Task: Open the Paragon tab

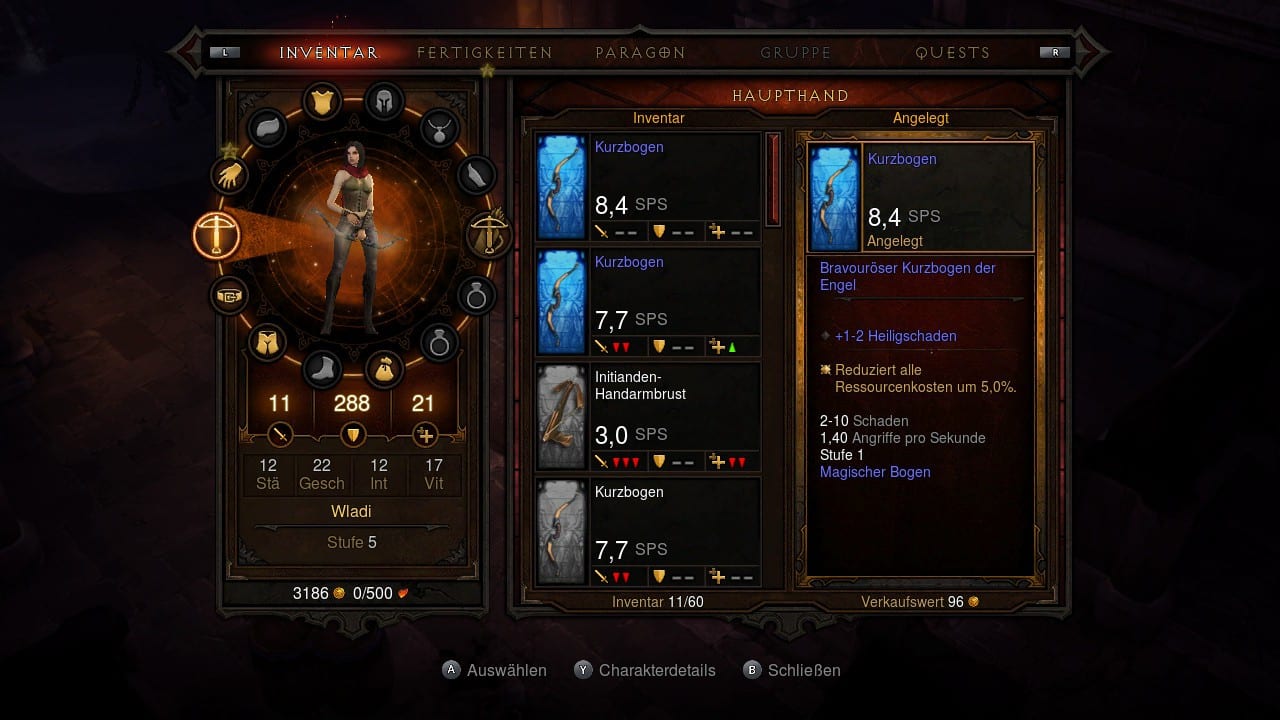Action: 640,53
